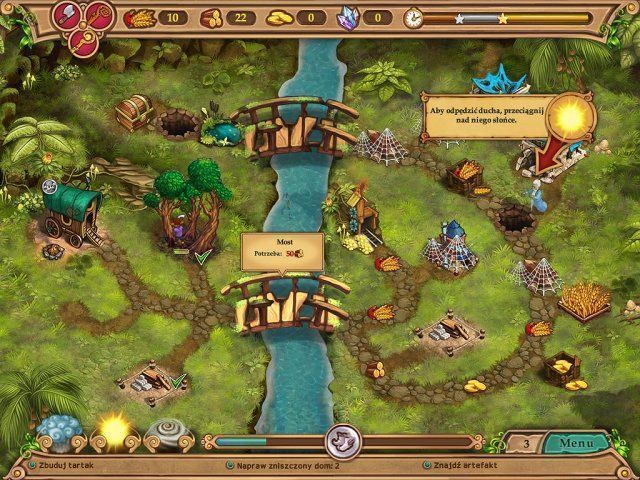Select the sun power icon
Viewport: 640px width, 480px height.
pyautogui.click(x=112, y=430)
